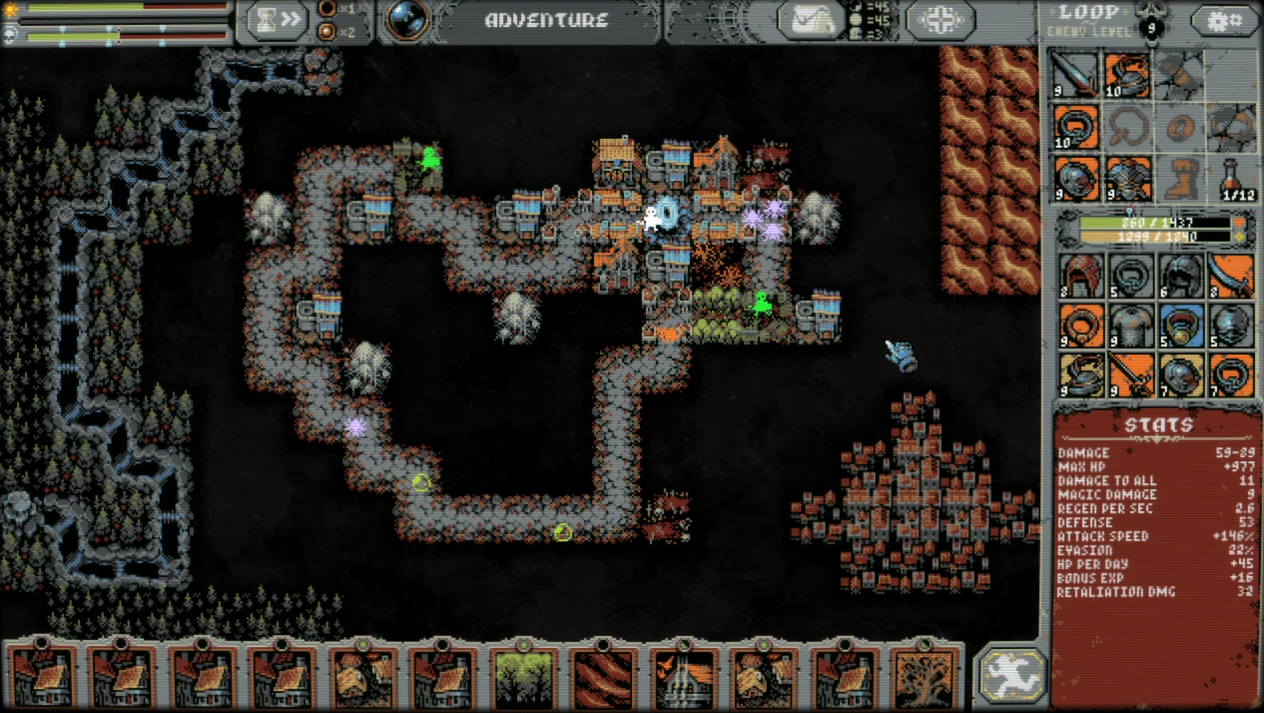This screenshot has height=713, width=1264.
Task: Click the planet orb beside Adventure
Action: point(407,21)
